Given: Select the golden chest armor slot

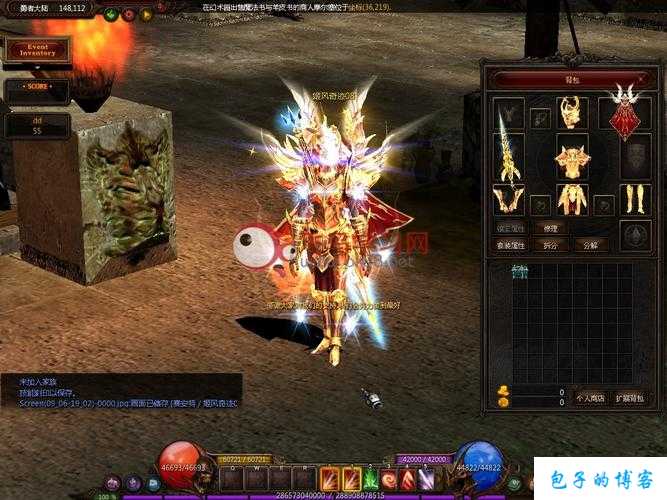Looking at the screenshot, I should click(x=572, y=159).
